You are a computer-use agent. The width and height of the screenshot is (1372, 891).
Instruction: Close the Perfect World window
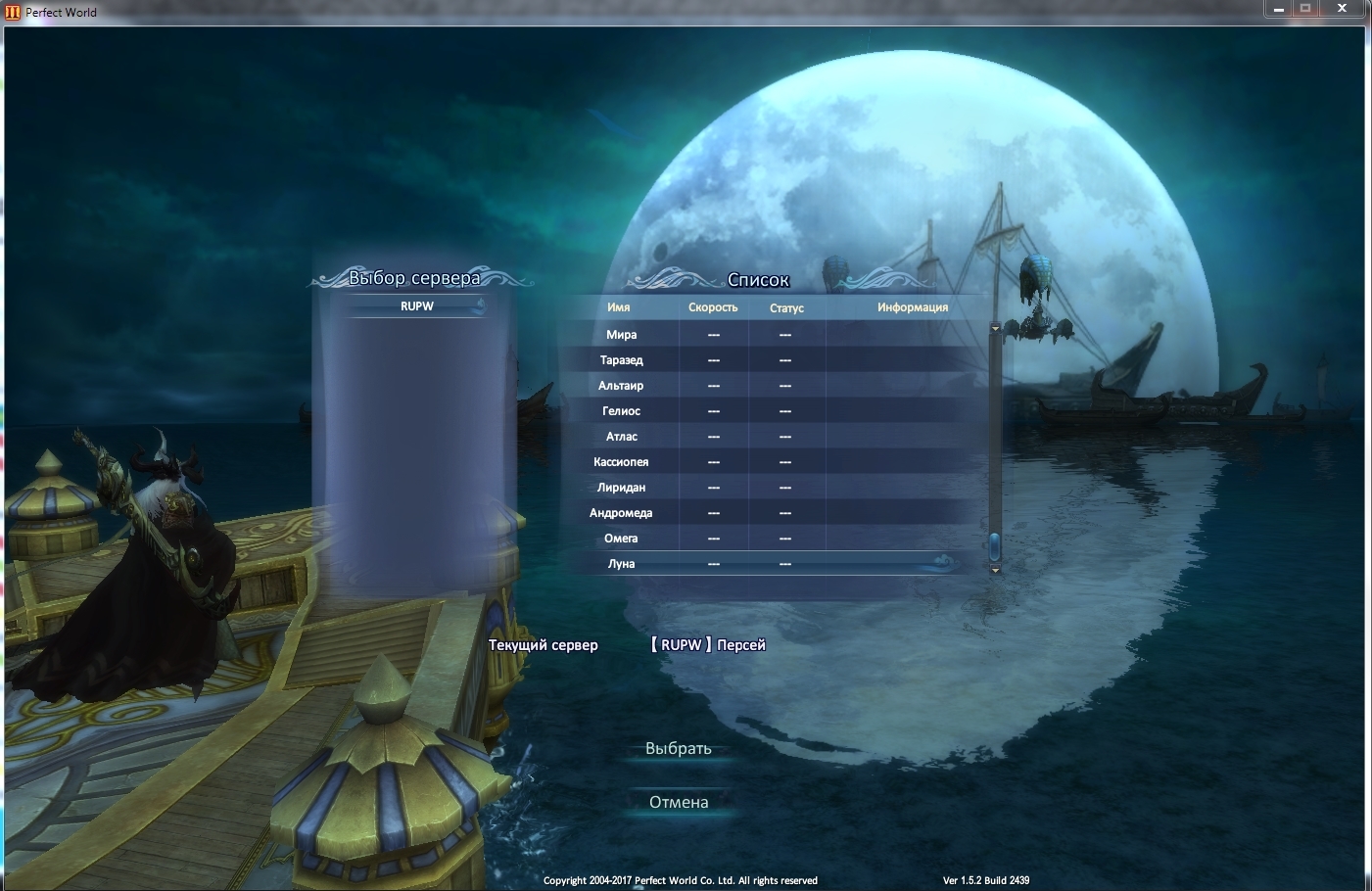click(1344, 9)
